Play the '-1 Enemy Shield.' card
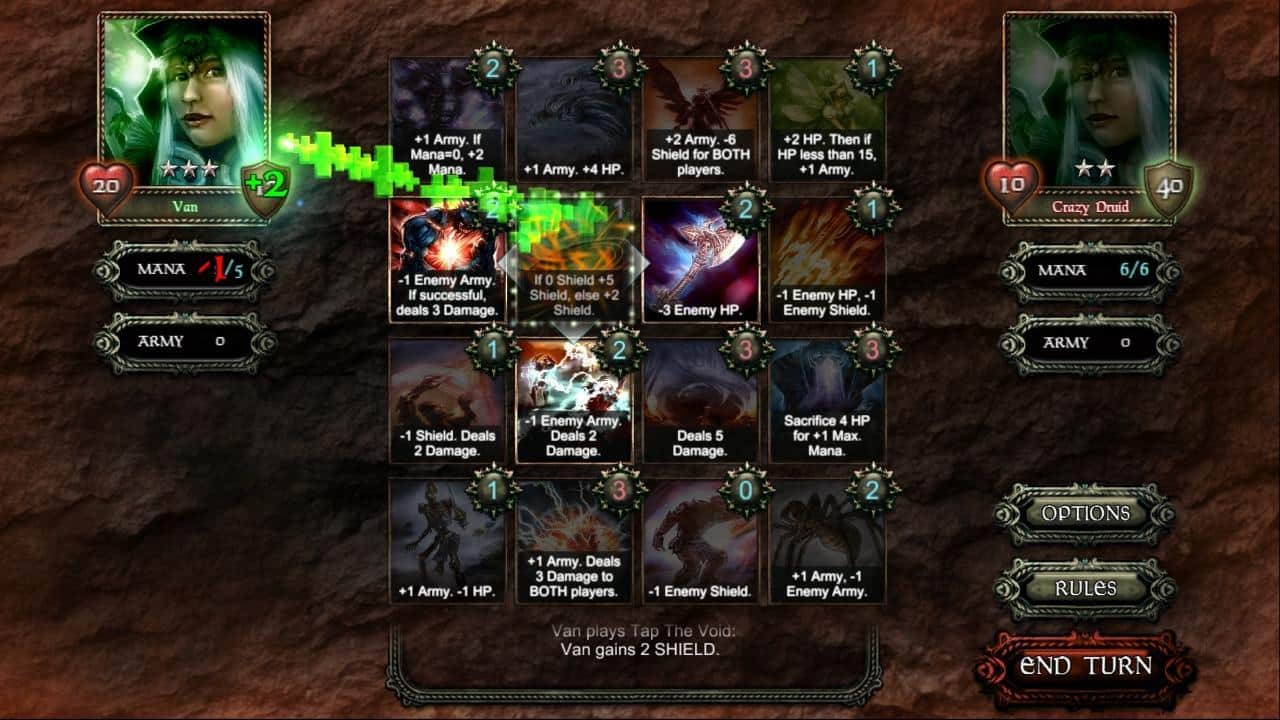 tap(700, 540)
